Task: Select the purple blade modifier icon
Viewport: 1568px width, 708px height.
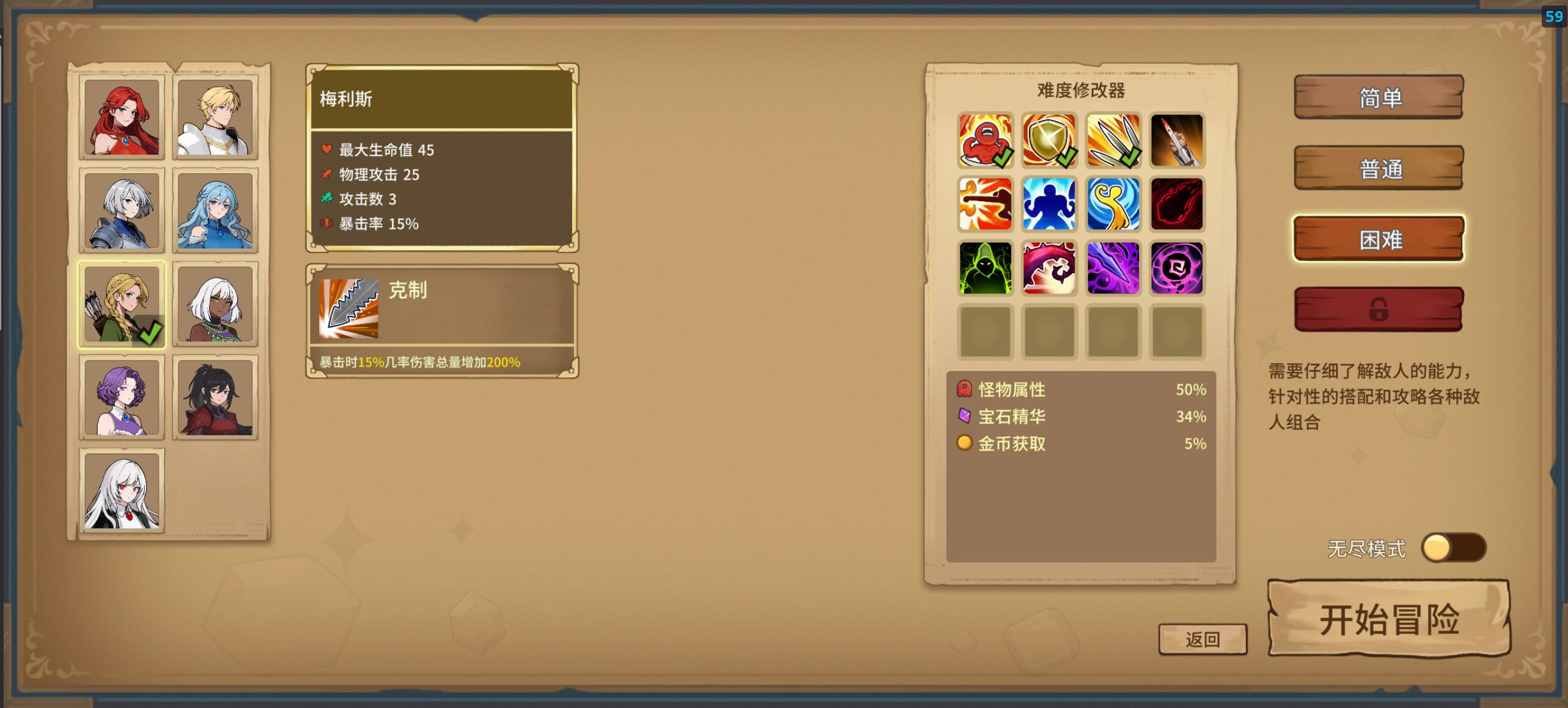Action: point(1113,267)
